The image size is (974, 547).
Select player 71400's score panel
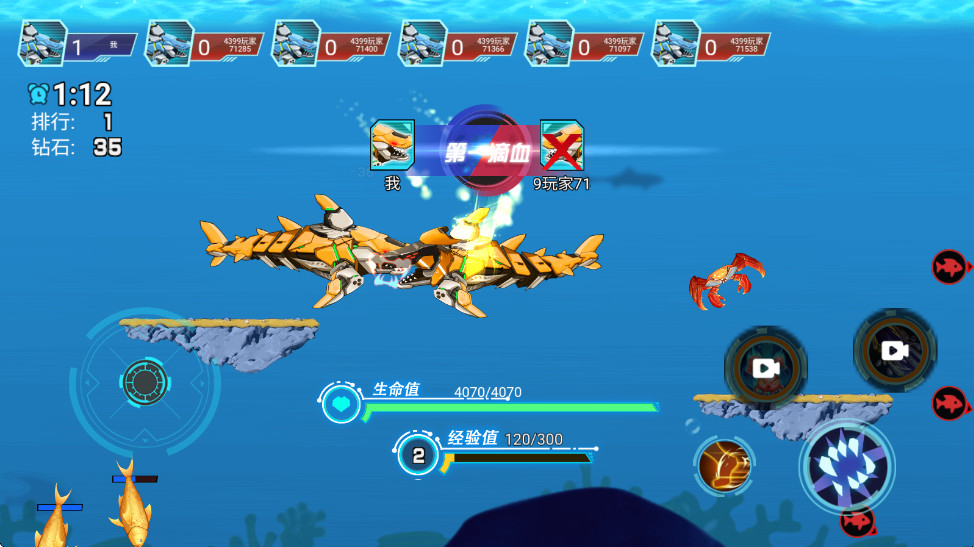pos(332,45)
